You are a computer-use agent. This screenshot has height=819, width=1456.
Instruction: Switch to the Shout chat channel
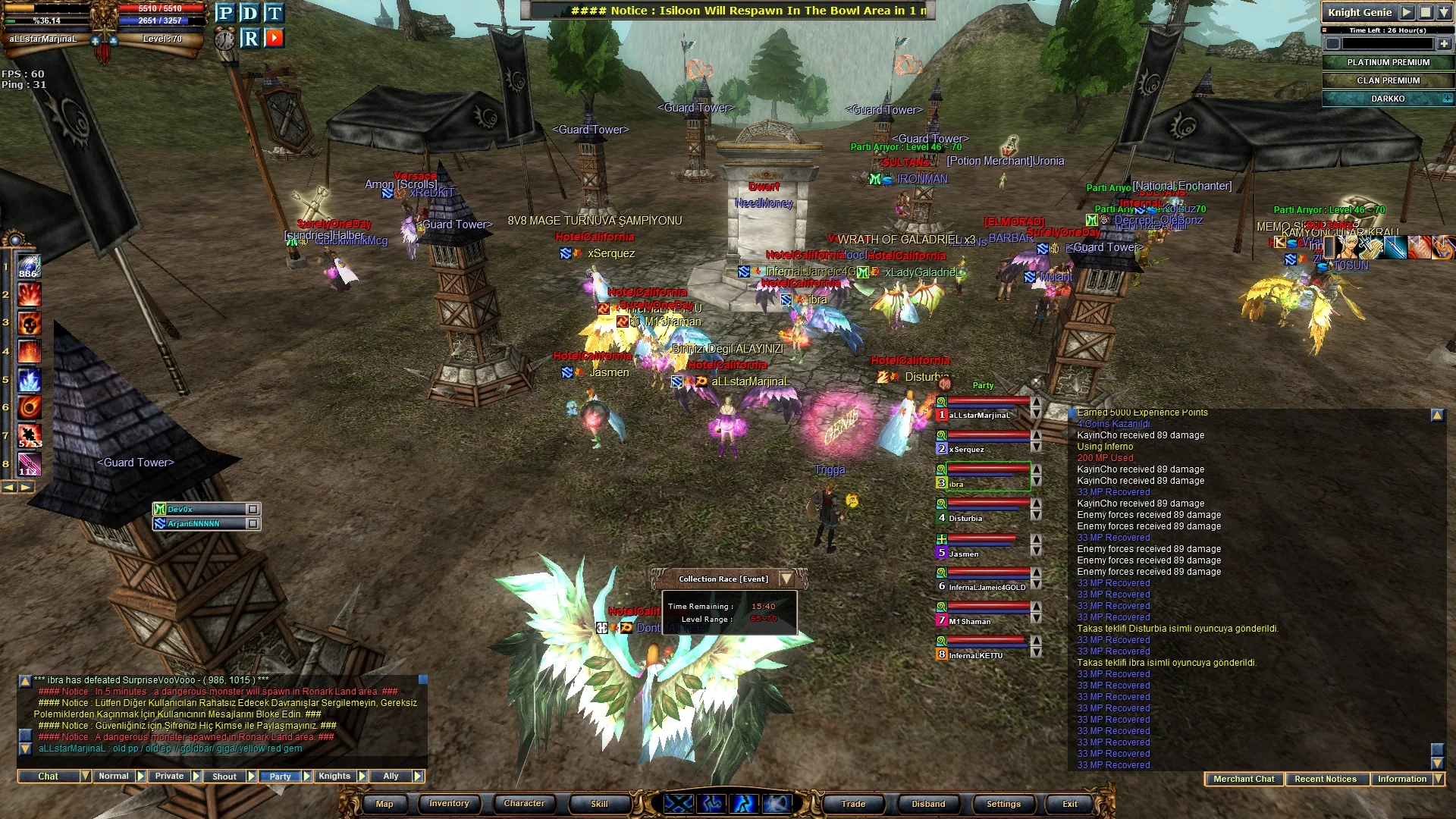[224, 777]
